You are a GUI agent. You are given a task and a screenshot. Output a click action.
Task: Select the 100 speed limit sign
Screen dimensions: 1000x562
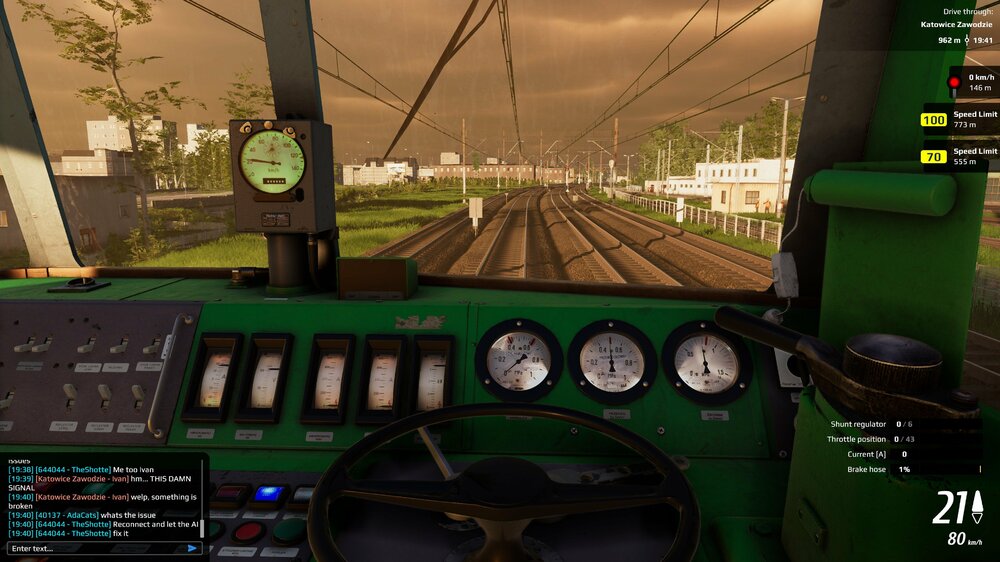coord(934,120)
